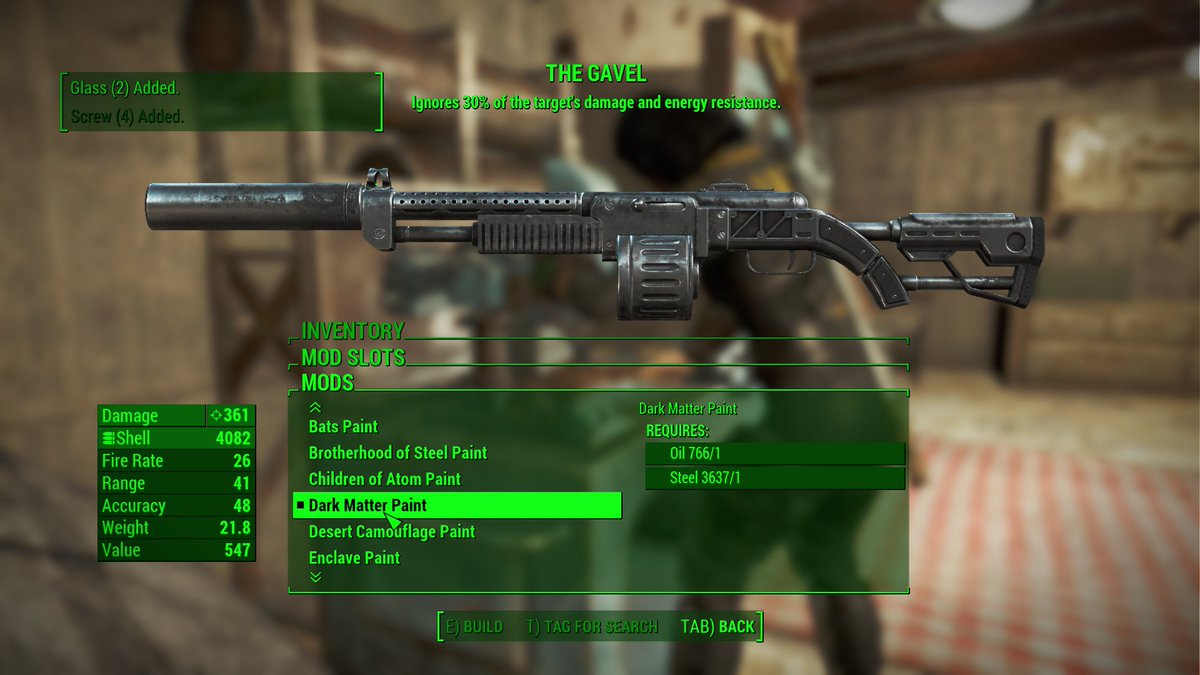Select the Steel requirement row

point(775,479)
